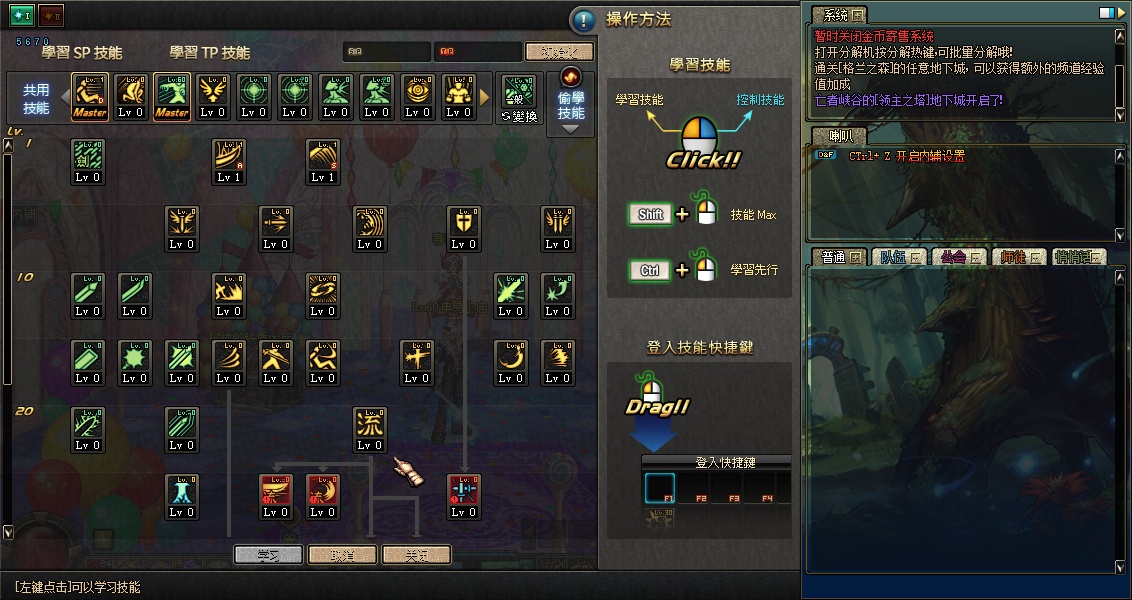Switch to the 公会 guild chat tab
The width and height of the screenshot is (1132, 600).
(958, 257)
